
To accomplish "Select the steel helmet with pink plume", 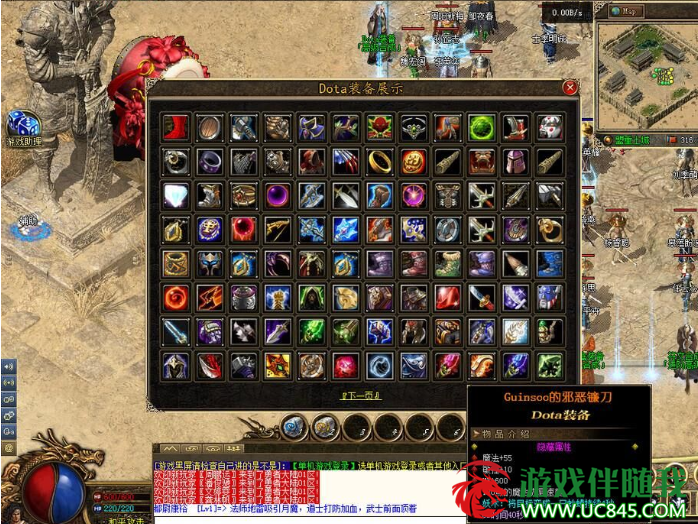I will pyautogui.click(x=515, y=161).
